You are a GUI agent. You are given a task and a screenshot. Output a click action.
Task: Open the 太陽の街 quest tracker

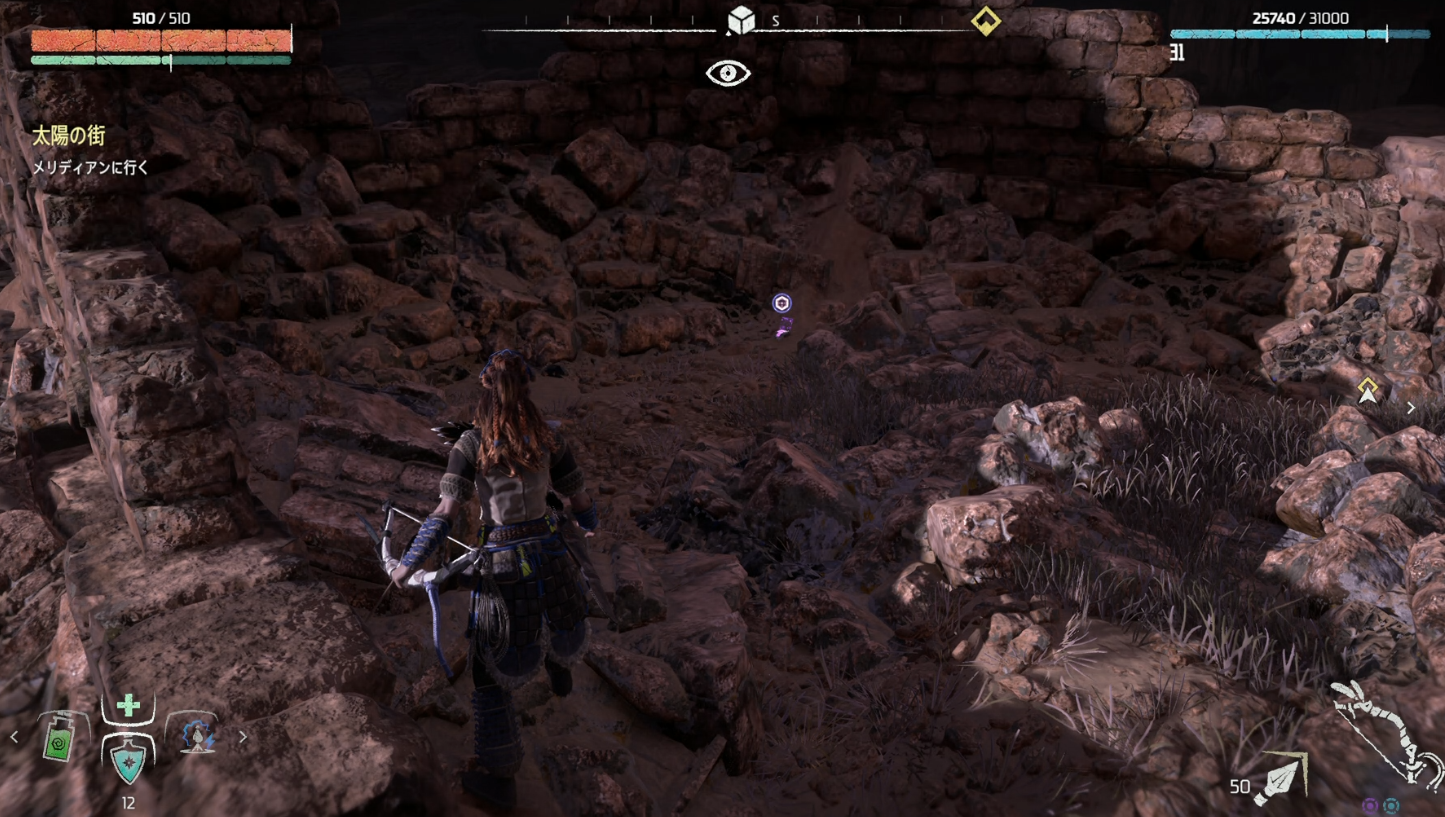coord(68,136)
